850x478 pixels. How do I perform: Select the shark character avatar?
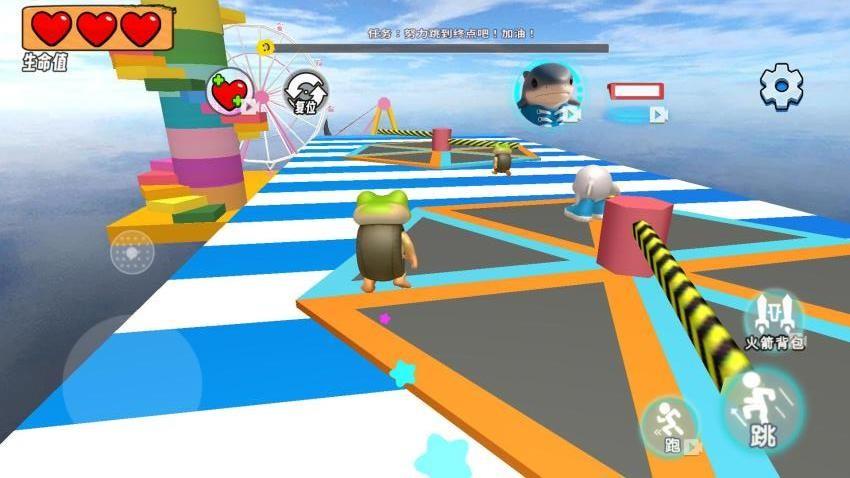click(x=548, y=92)
